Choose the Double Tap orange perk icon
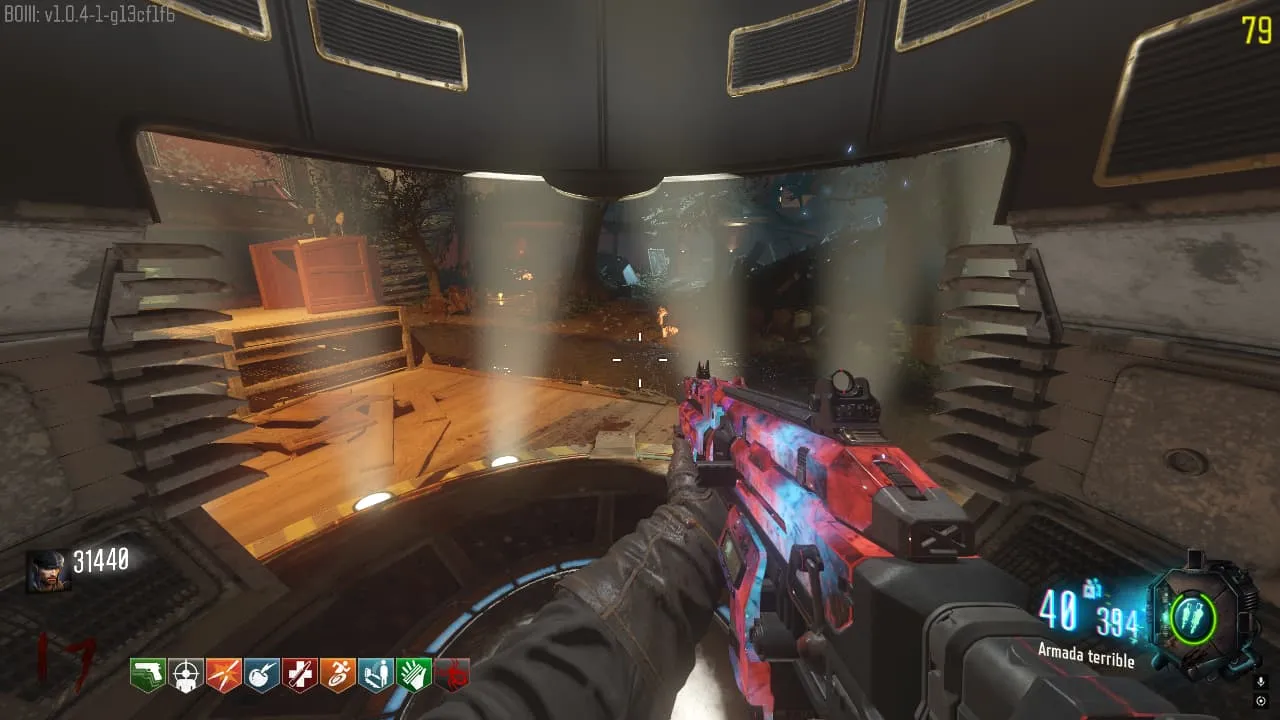The height and width of the screenshot is (720, 1280). tap(224, 676)
